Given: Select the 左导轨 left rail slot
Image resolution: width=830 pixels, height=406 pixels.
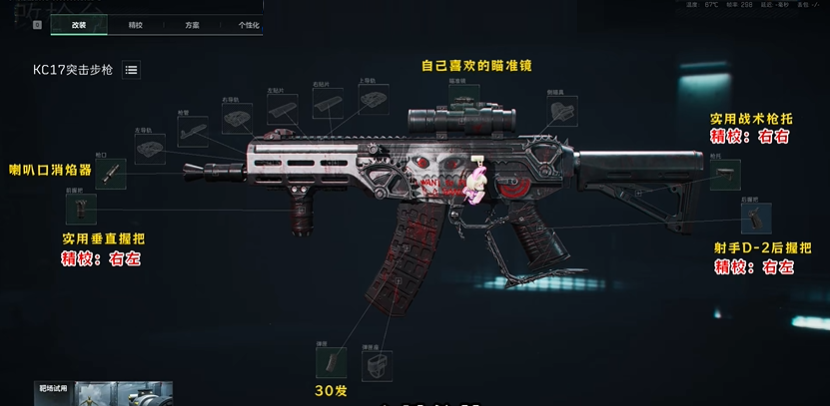Looking at the screenshot, I should pyautogui.click(x=150, y=146).
